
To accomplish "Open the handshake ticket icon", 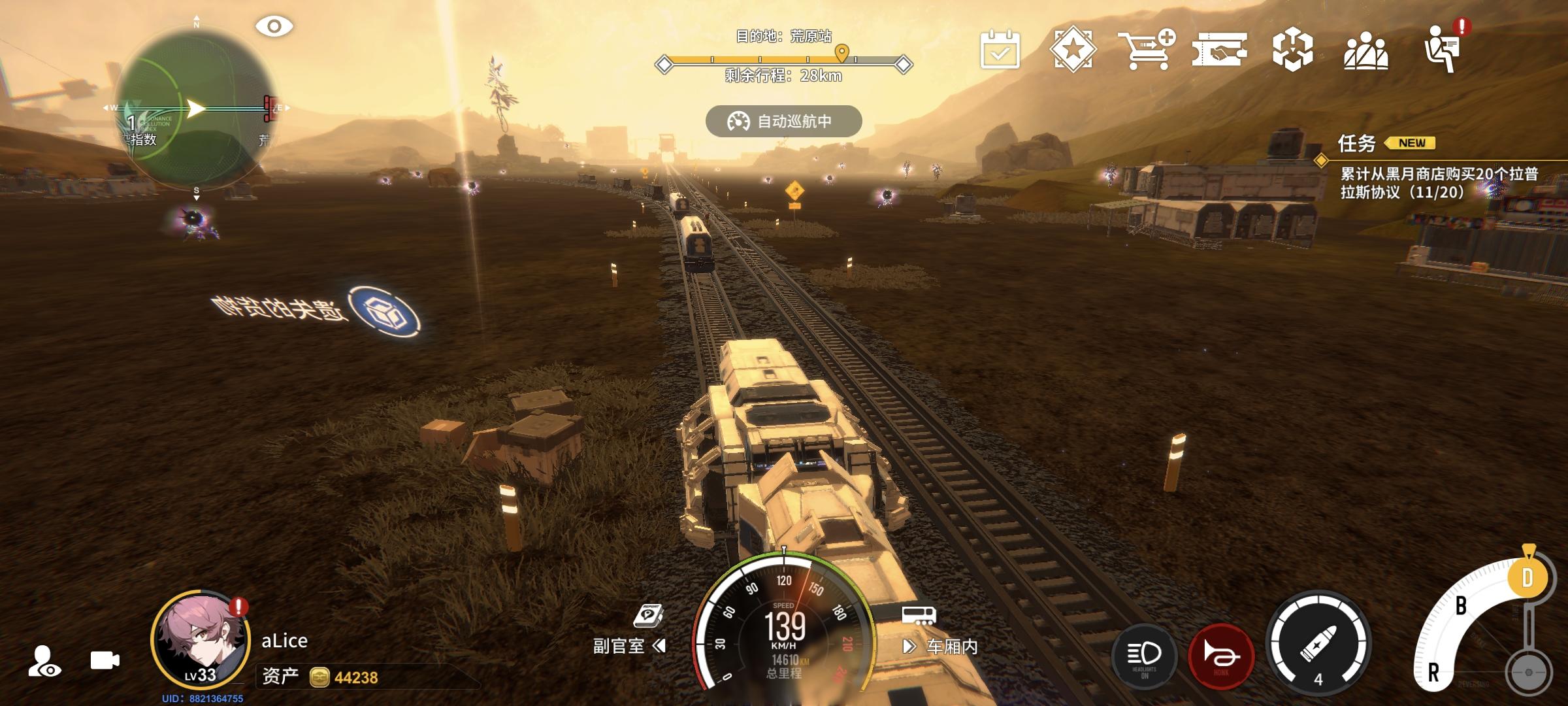I will pos(1219,50).
